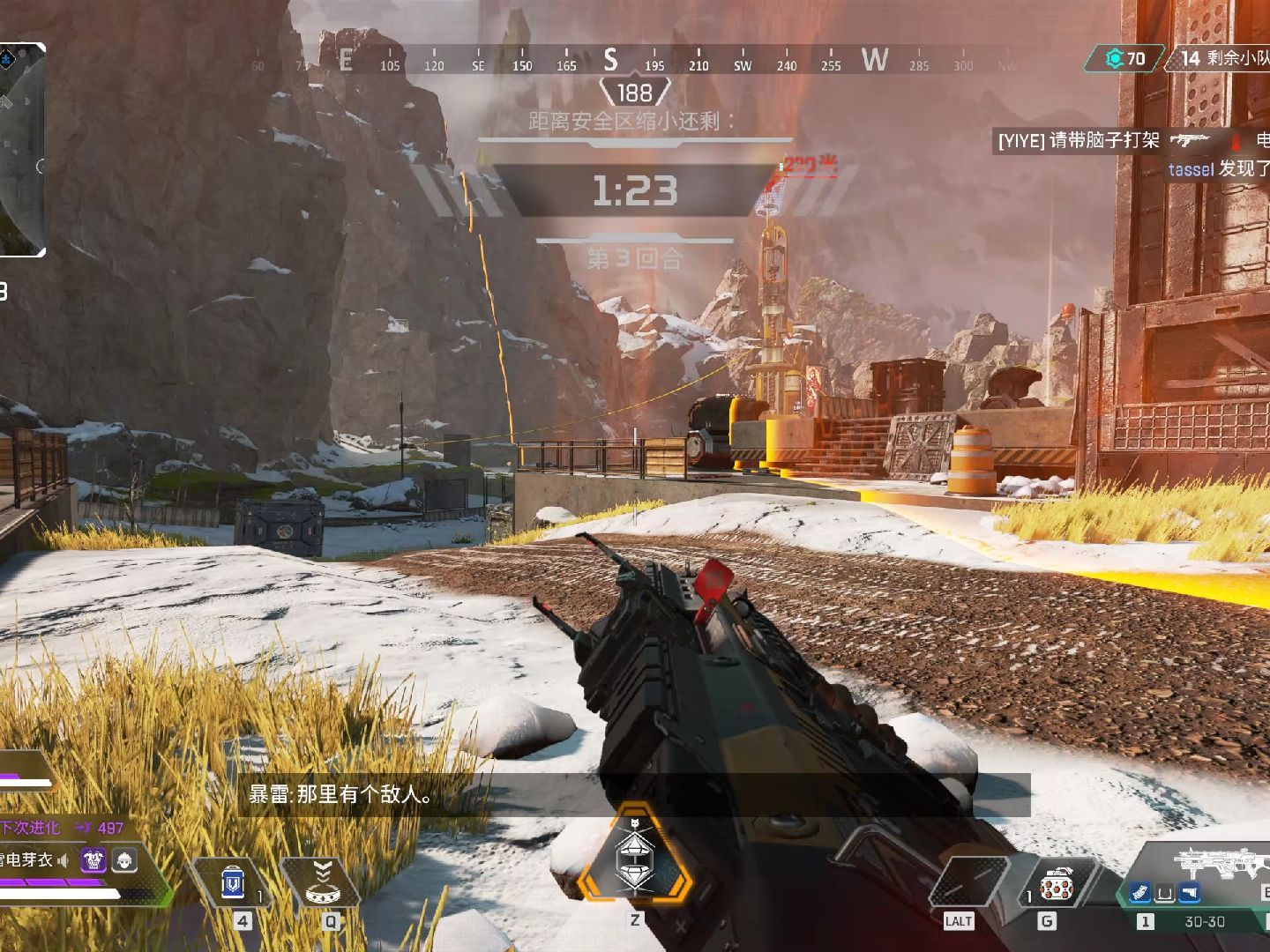Screen dimensions: 1270x952
Task: Activate the tactical ability icon
Action: (323, 882)
